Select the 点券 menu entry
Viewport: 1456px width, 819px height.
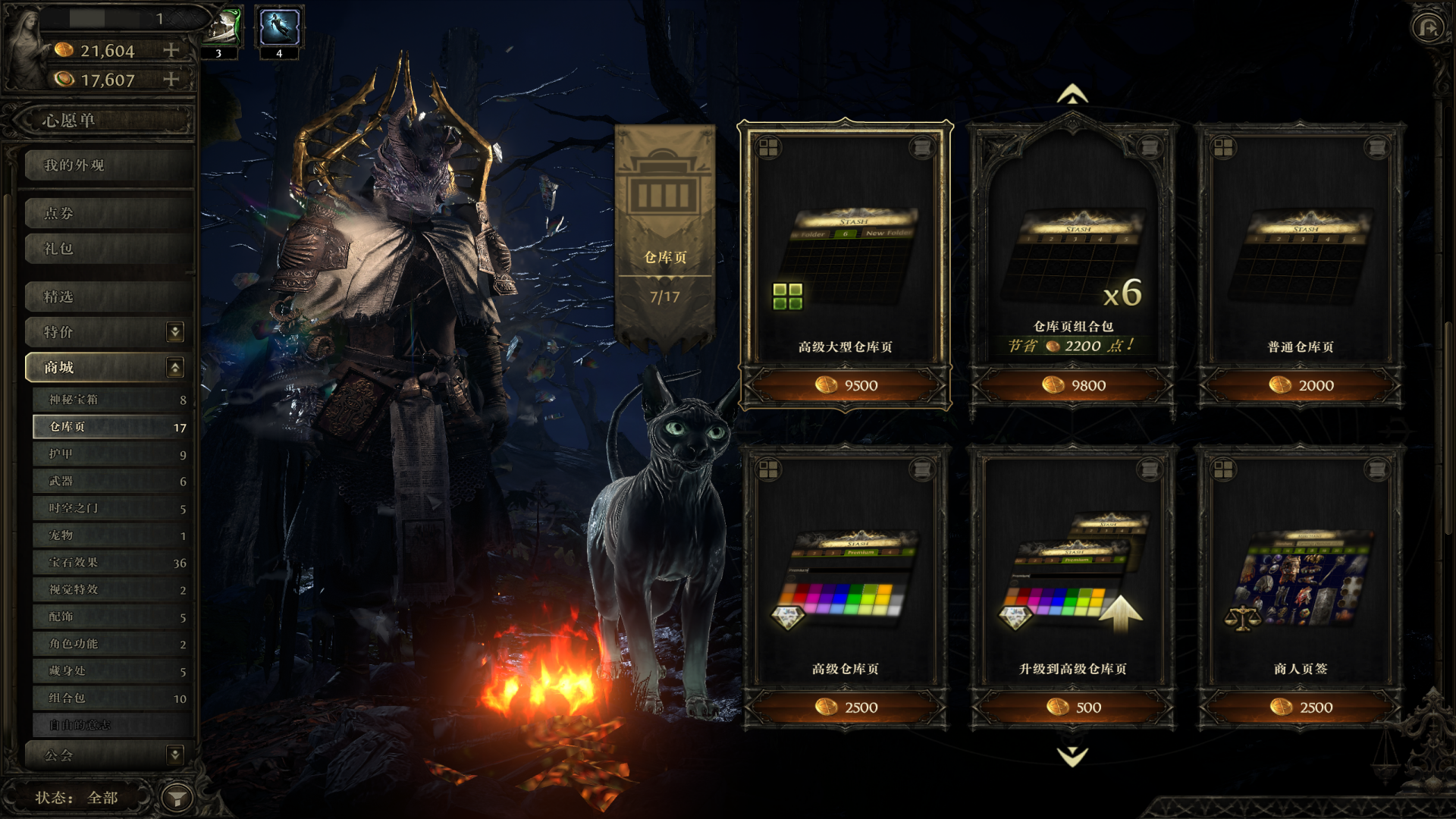[106, 213]
